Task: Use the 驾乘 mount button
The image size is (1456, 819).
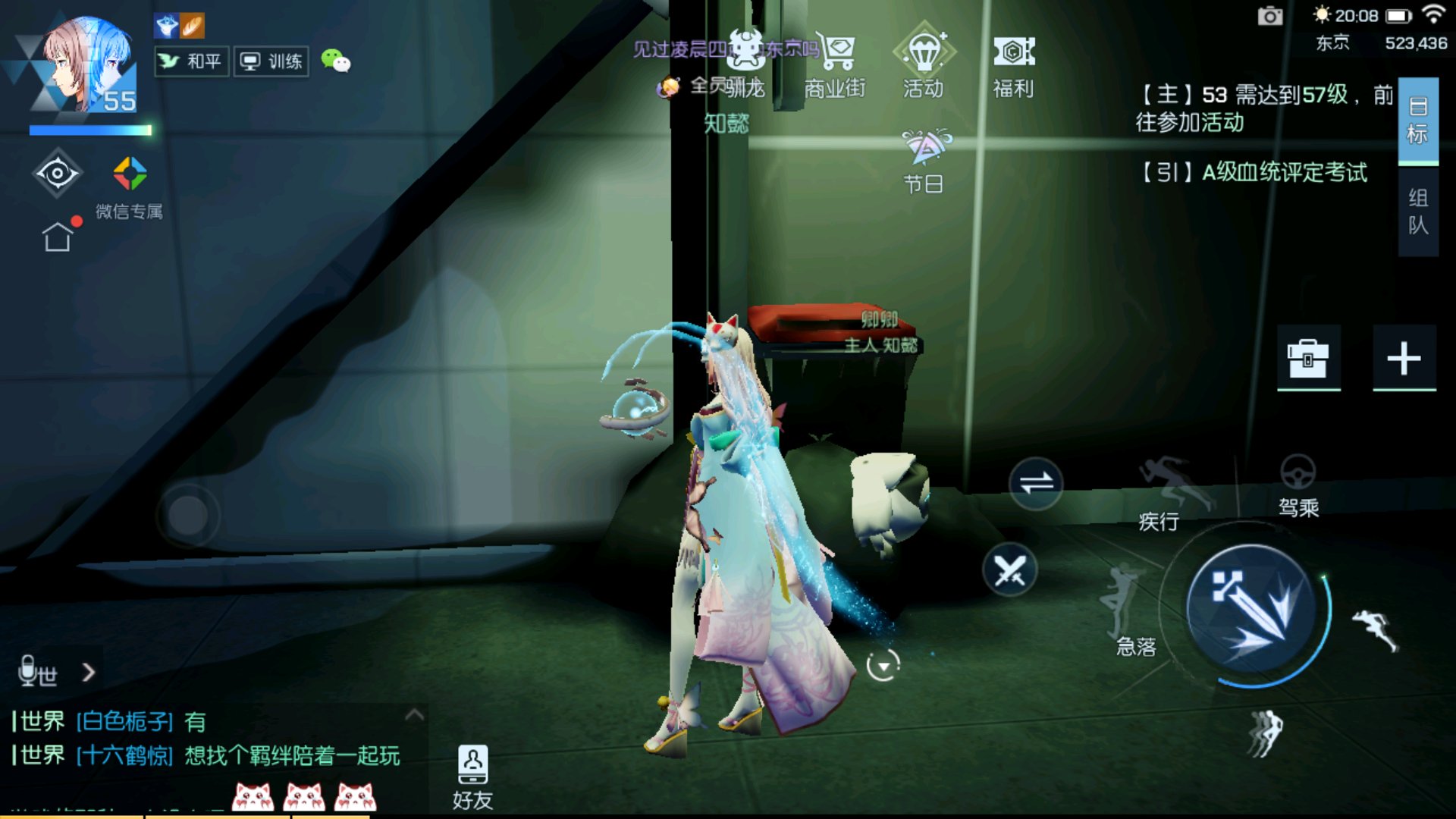Action: click(1298, 485)
